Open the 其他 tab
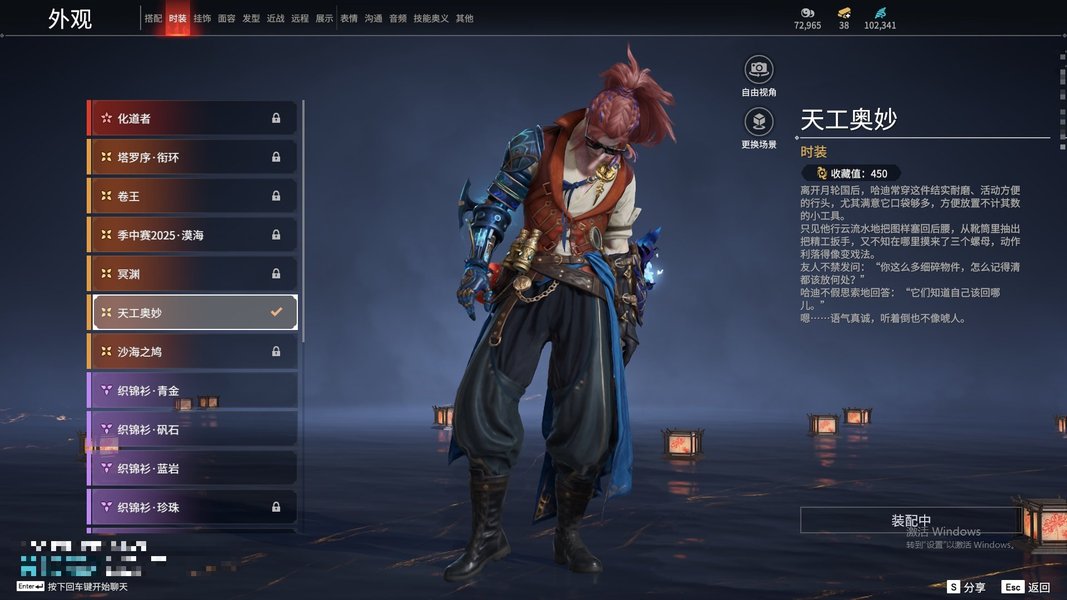This screenshot has height=600, width=1067. [464, 18]
